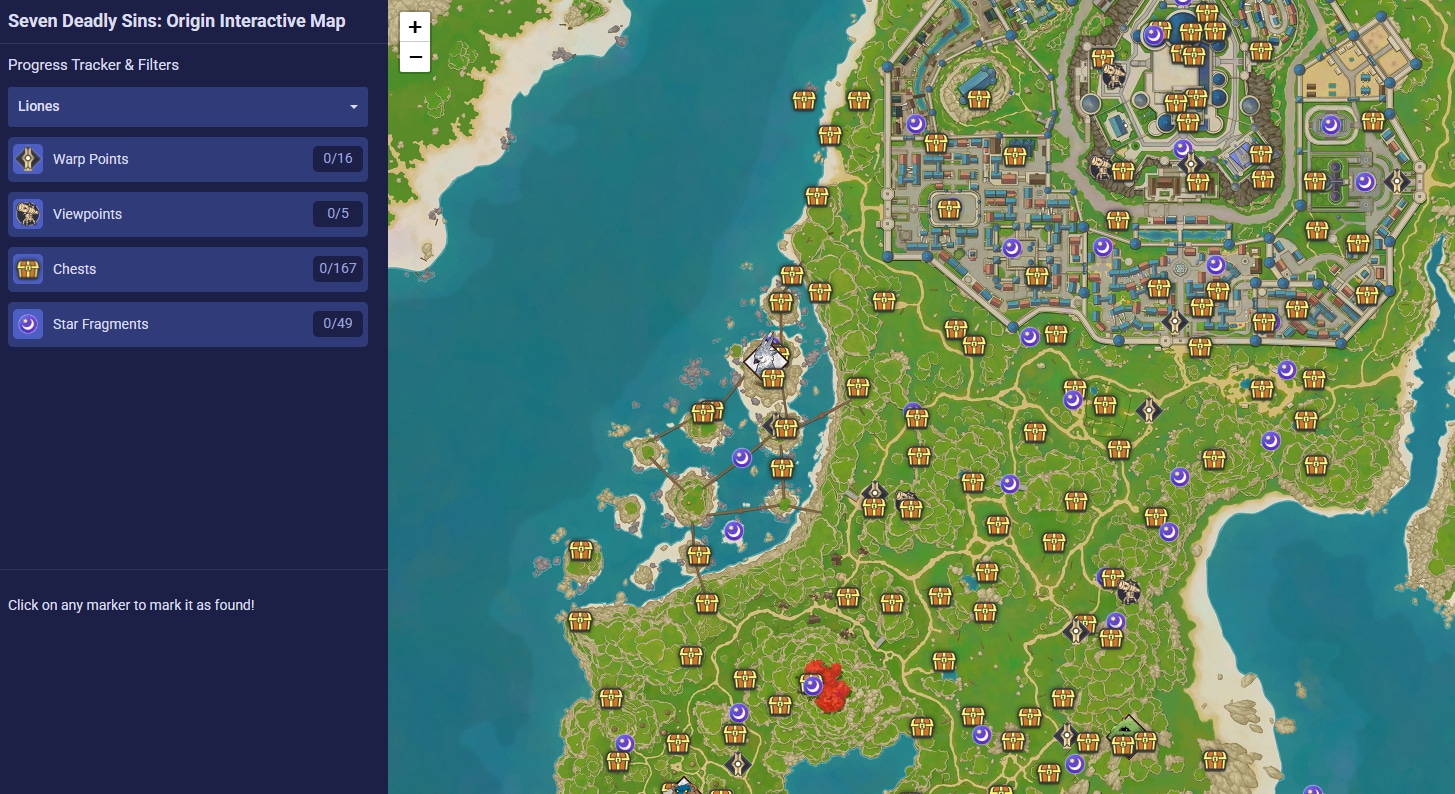Click the treasure chest icon beside Chests counter

point(27,268)
